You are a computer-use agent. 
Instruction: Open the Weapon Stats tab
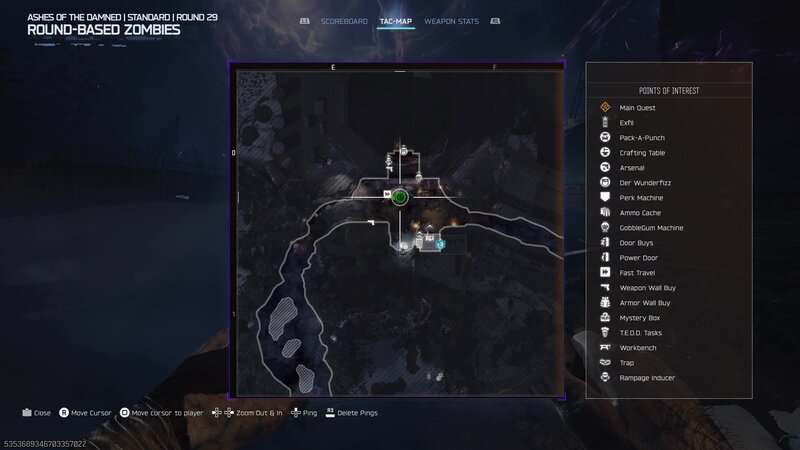click(x=449, y=21)
